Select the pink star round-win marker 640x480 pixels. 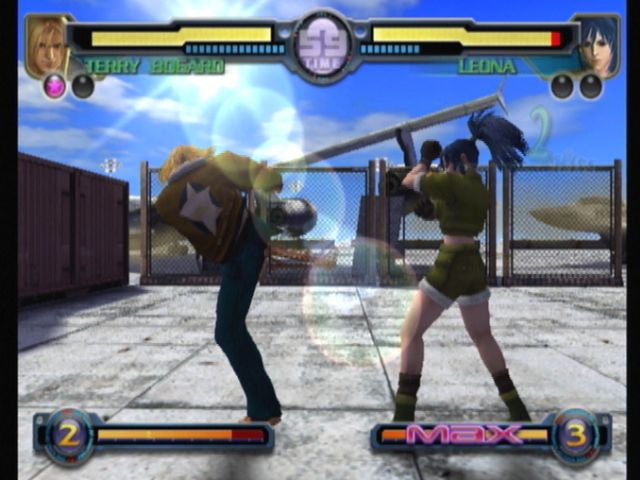(54, 86)
